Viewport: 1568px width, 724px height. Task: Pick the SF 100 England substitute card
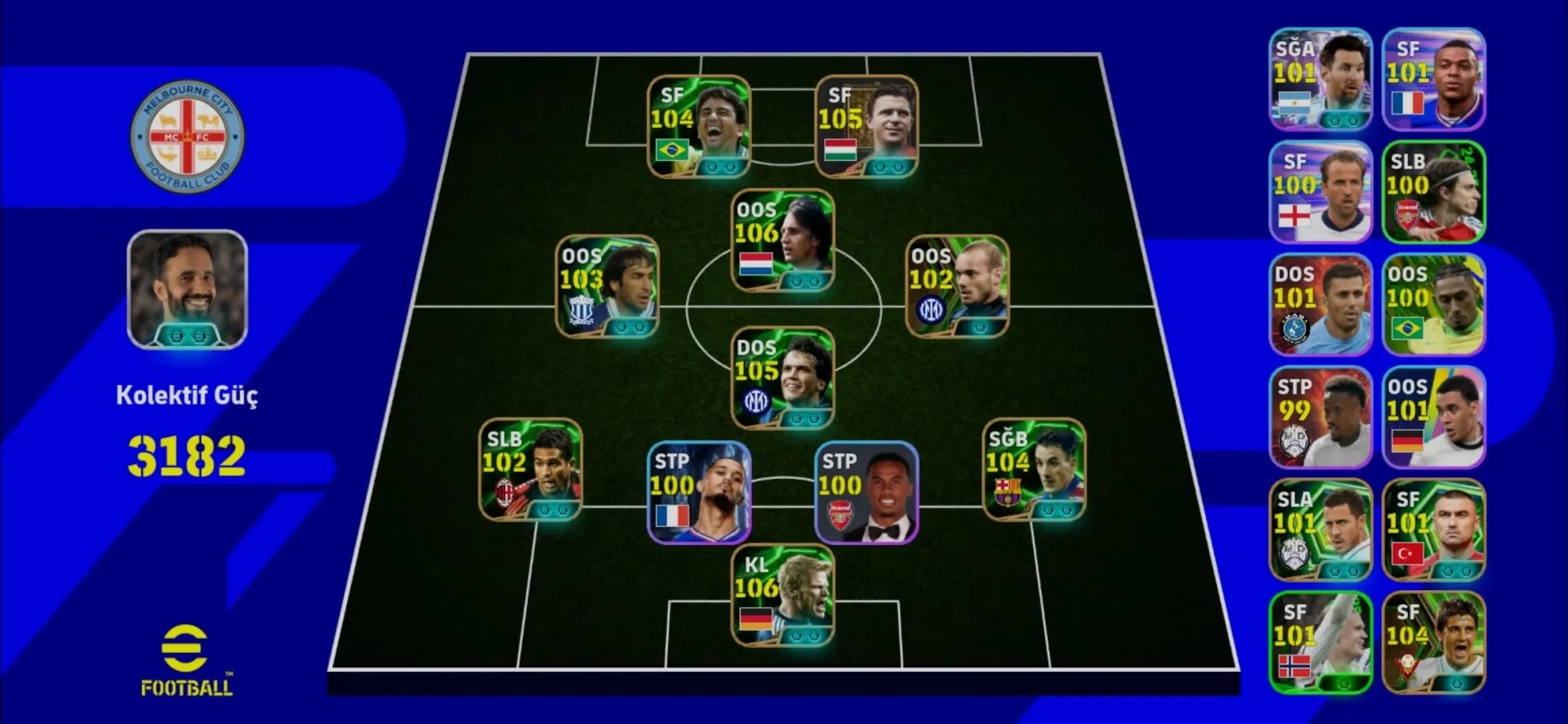tap(1321, 192)
